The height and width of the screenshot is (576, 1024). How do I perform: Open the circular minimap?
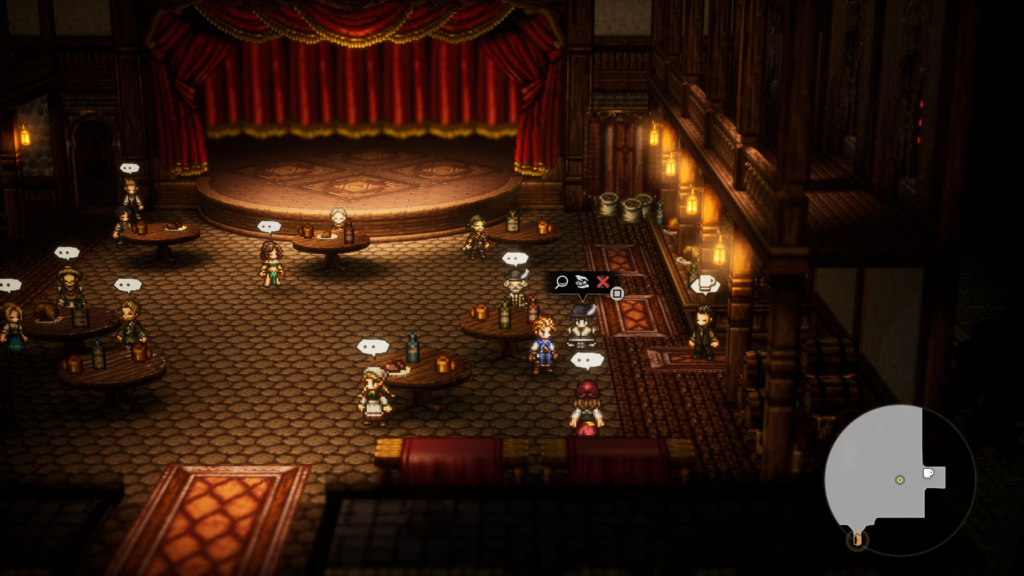[899, 479]
